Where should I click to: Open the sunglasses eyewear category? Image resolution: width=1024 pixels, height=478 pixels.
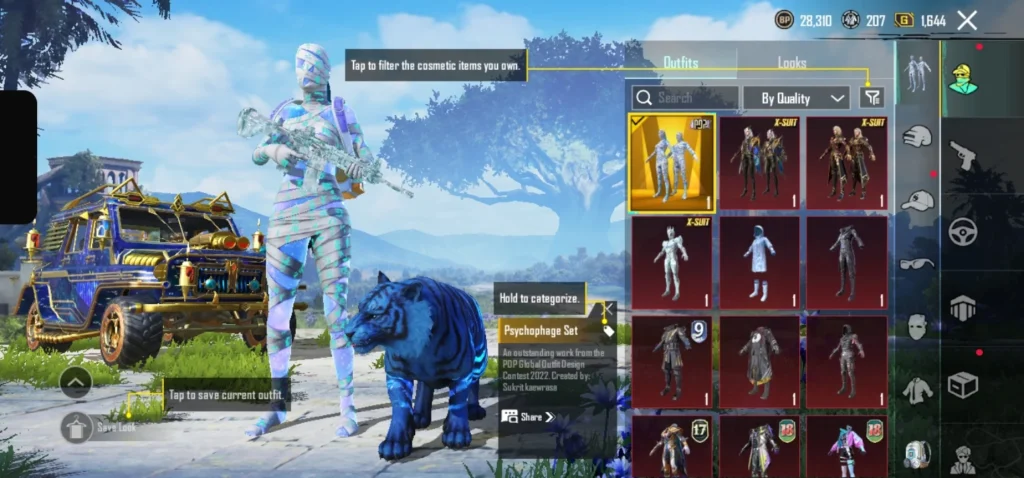pyautogui.click(x=917, y=264)
